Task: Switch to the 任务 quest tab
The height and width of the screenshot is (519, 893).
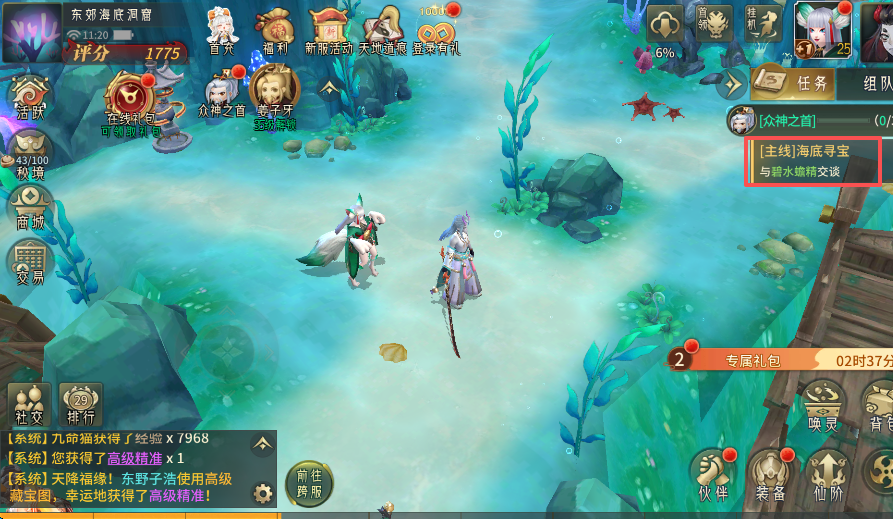Action: [x=791, y=83]
